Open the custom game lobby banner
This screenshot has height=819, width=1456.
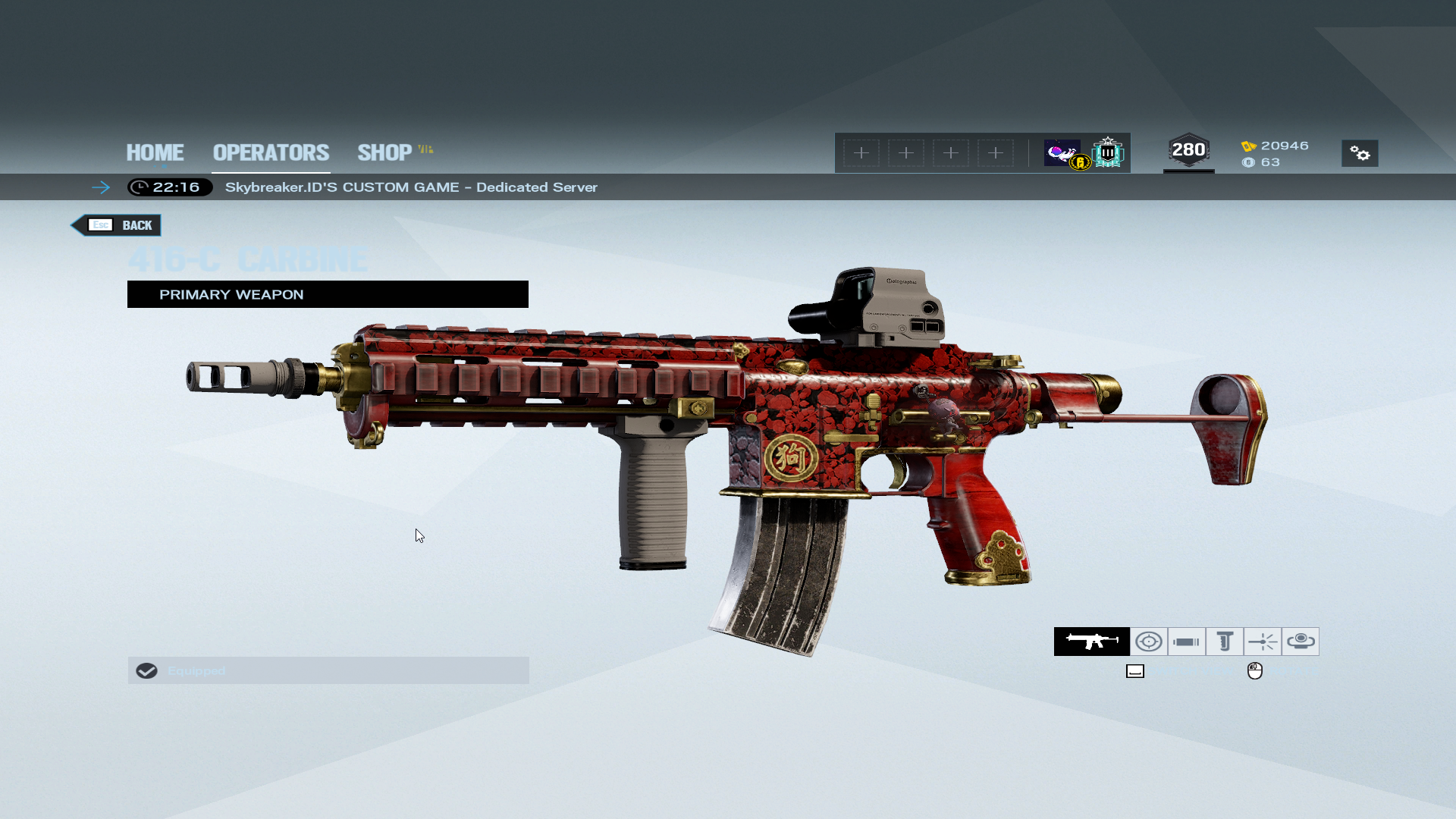410,187
